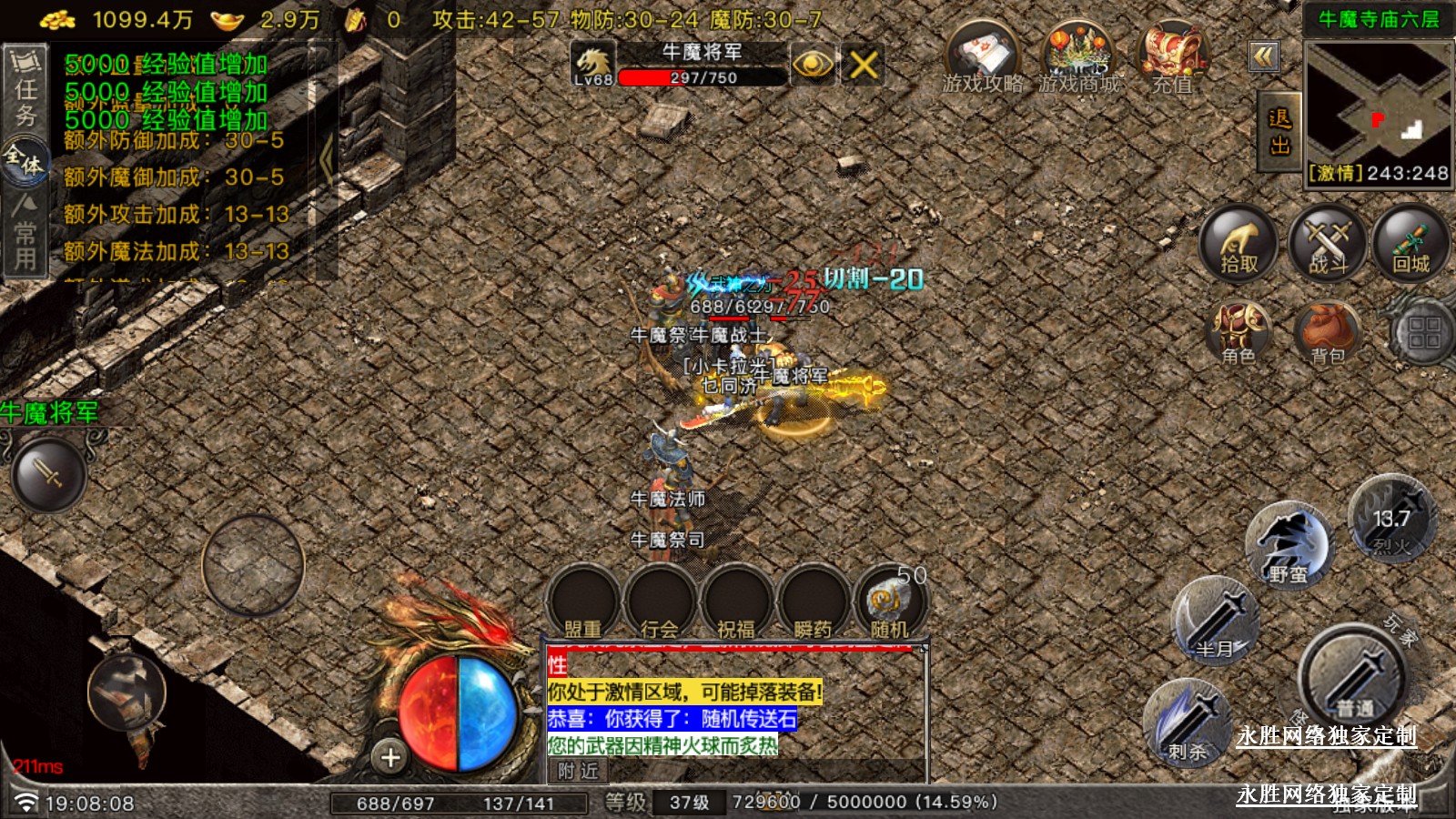
Task: Click the 退出 exit button
Action: point(1279,132)
